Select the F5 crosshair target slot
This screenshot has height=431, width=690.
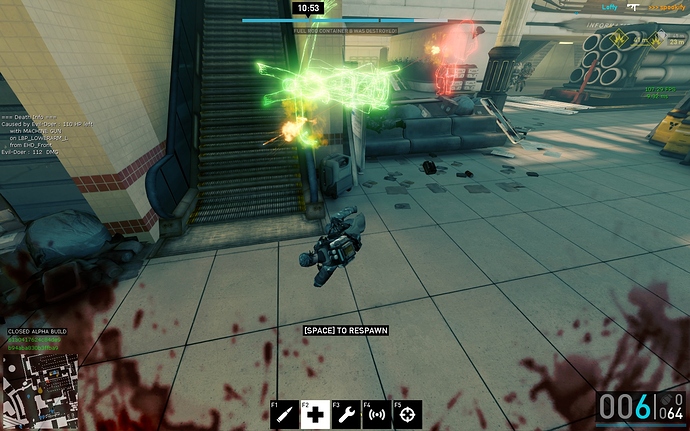[408, 414]
